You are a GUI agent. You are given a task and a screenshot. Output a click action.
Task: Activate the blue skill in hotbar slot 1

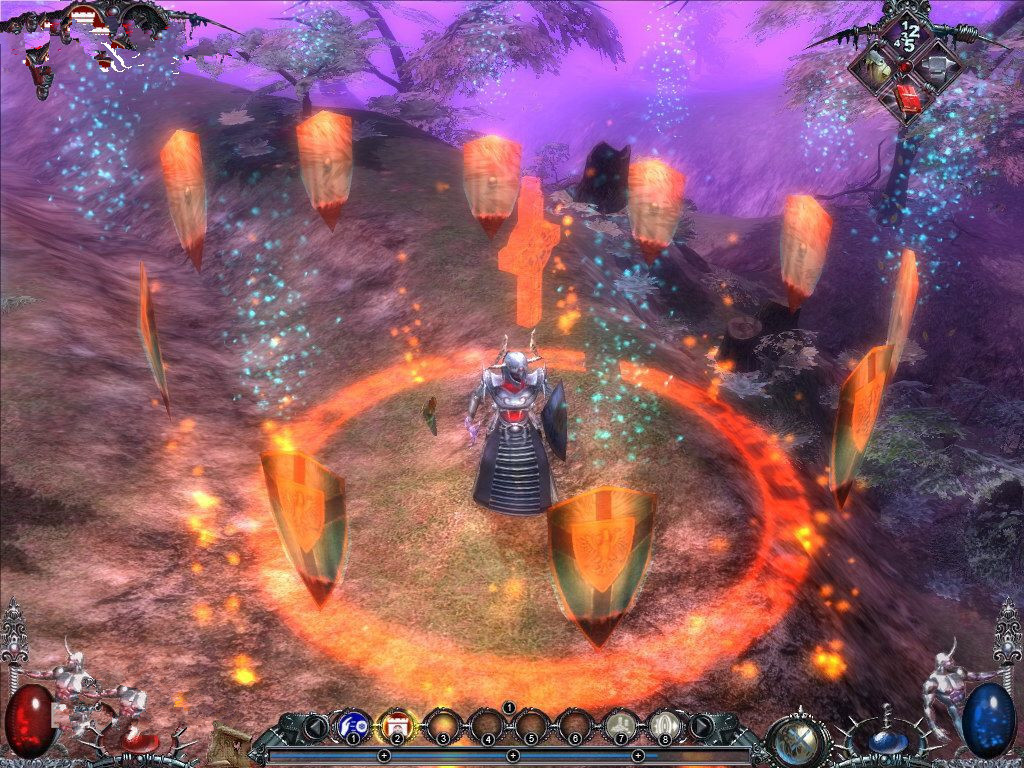pos(353,723)
